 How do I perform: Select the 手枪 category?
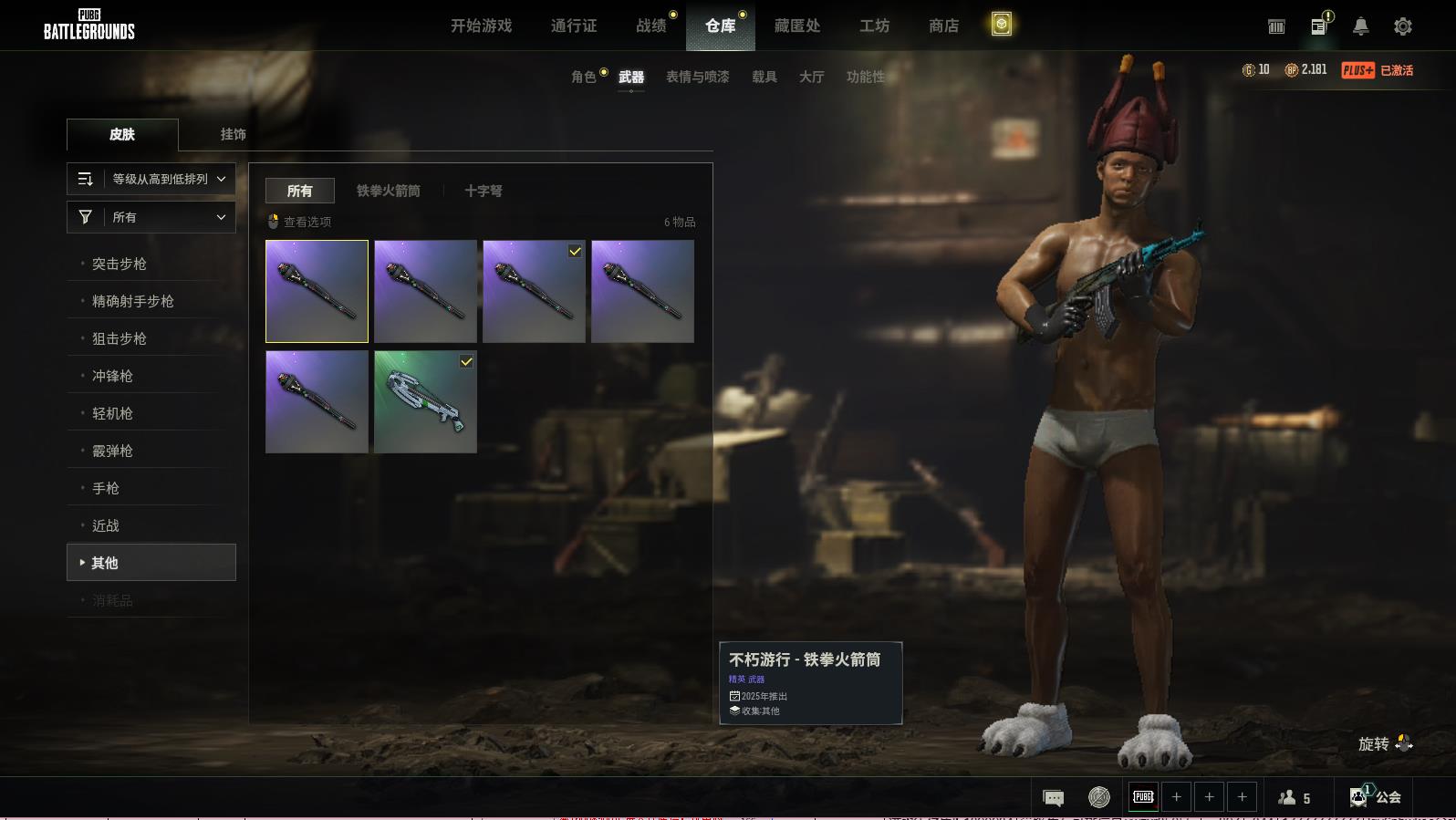pyautogui.click(x=106, y=488)
